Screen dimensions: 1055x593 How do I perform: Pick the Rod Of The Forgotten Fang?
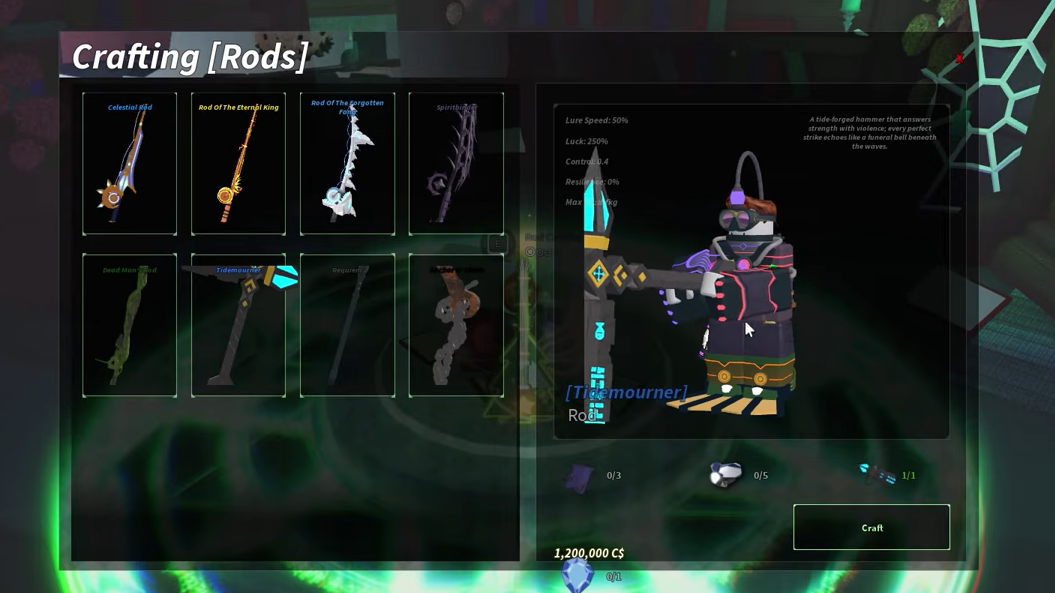(347, 164)
